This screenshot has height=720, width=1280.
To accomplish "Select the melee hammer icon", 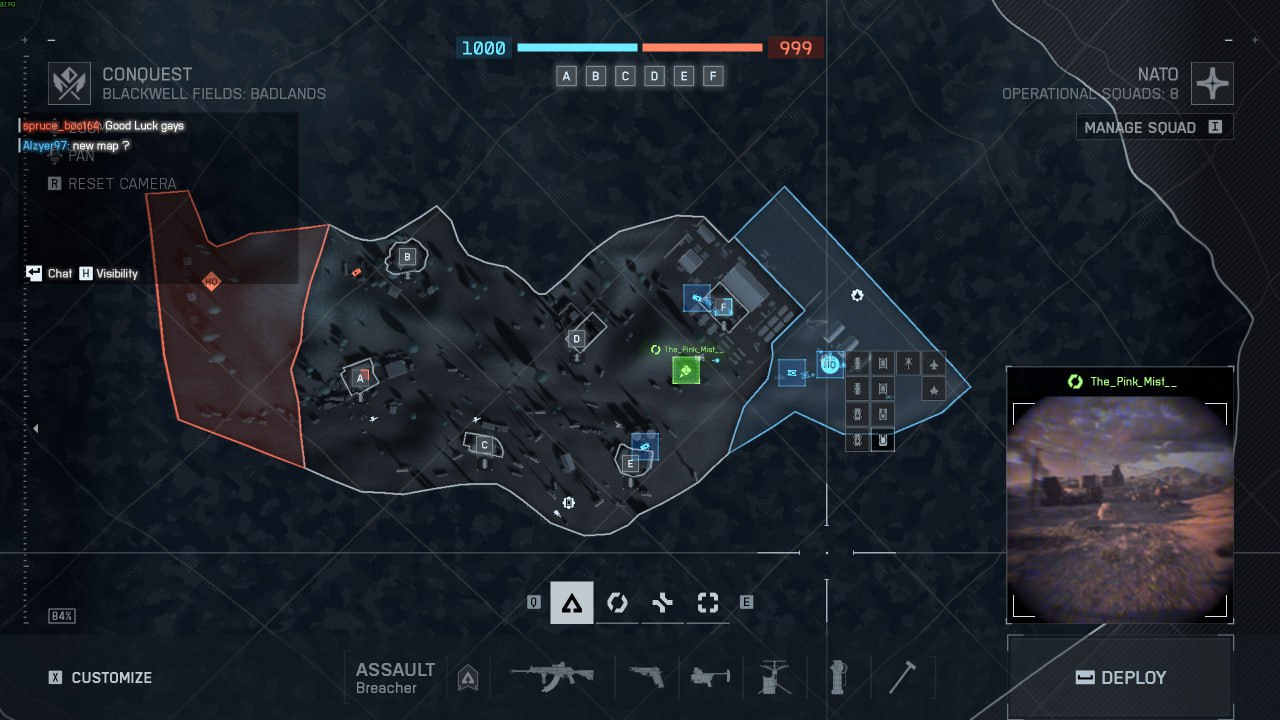I will coord(903,678).
